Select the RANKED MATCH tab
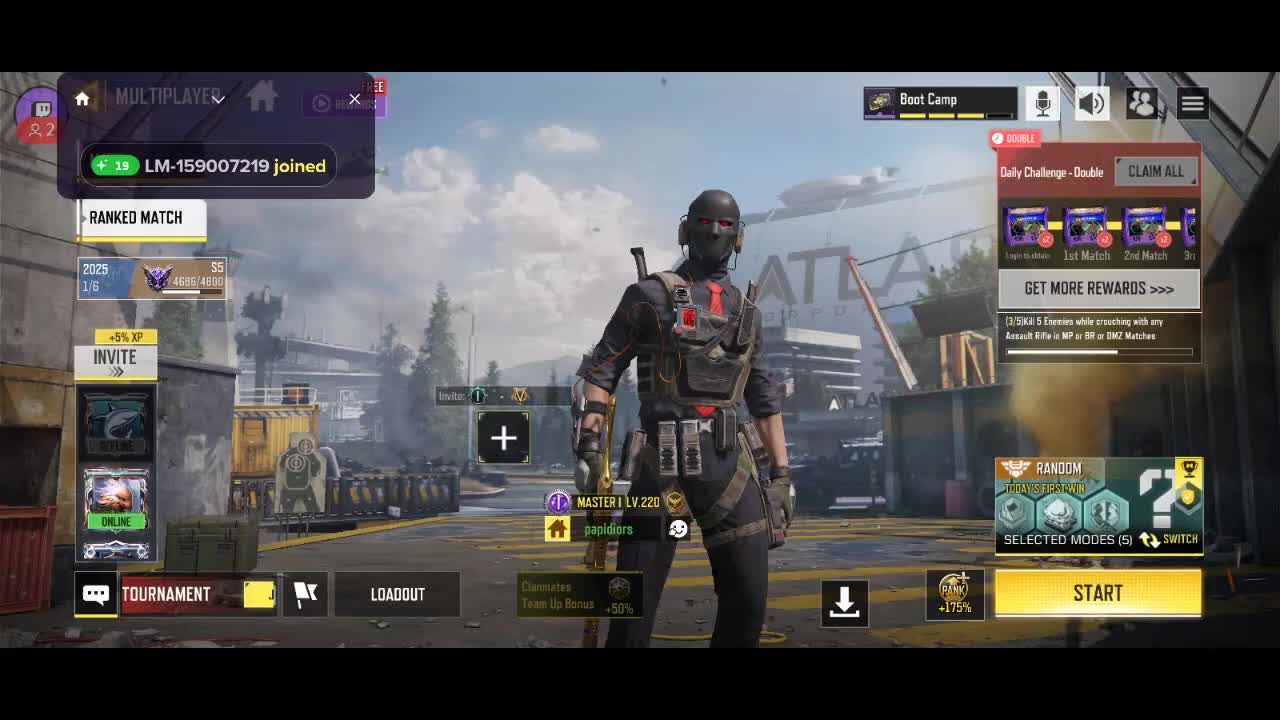Image resolution: width=1280 pixels, height=720 pixels. click(x=141, y=218)
